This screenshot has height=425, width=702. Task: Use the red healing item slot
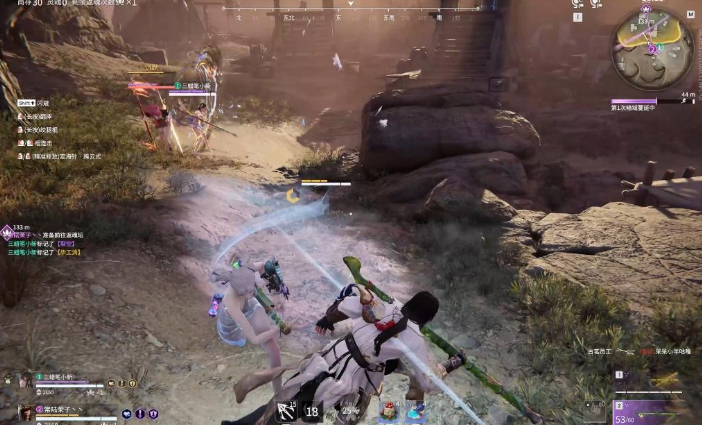pos(388,410)
